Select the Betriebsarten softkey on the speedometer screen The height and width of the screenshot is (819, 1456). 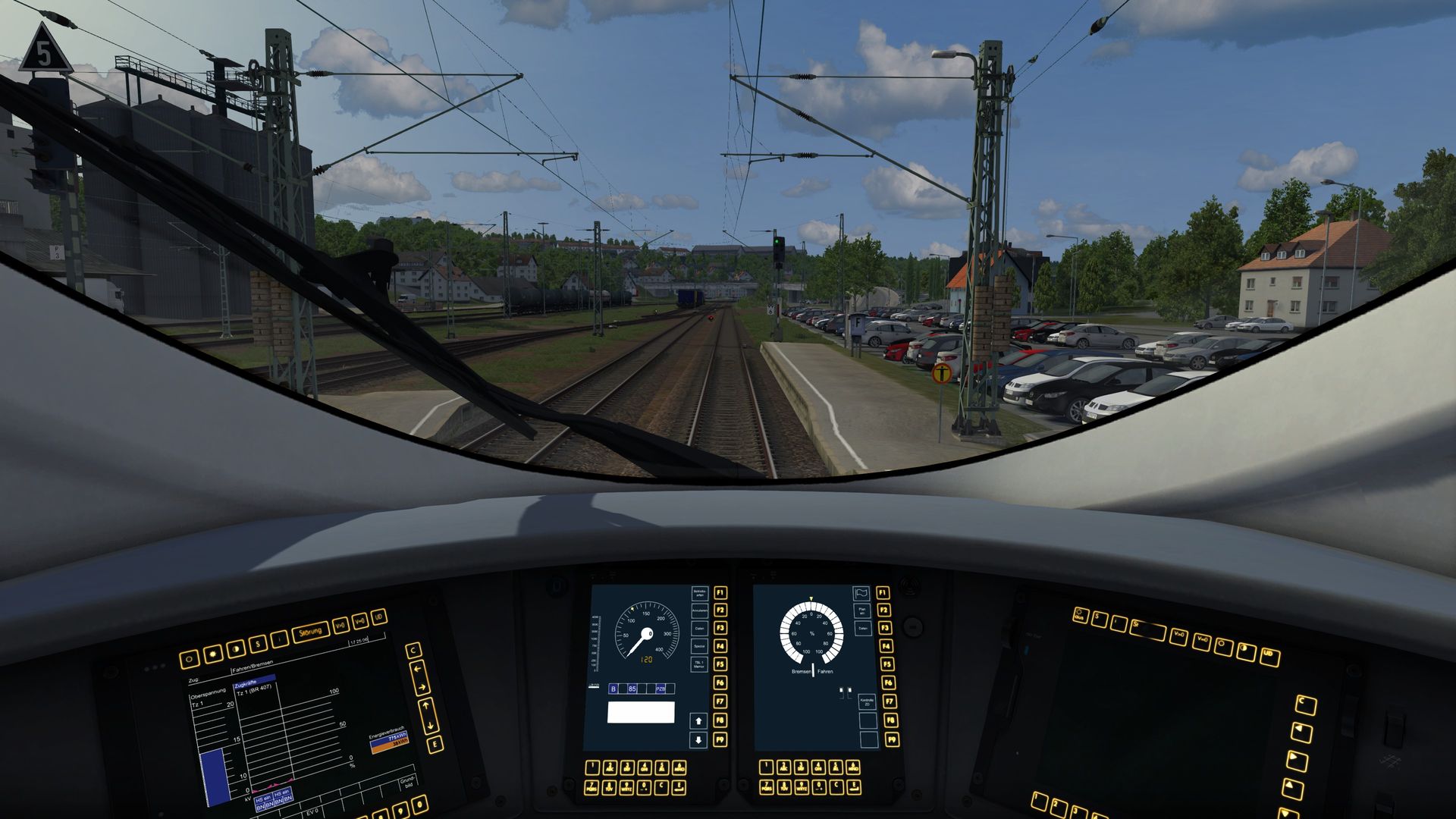(x=699, y=593)
